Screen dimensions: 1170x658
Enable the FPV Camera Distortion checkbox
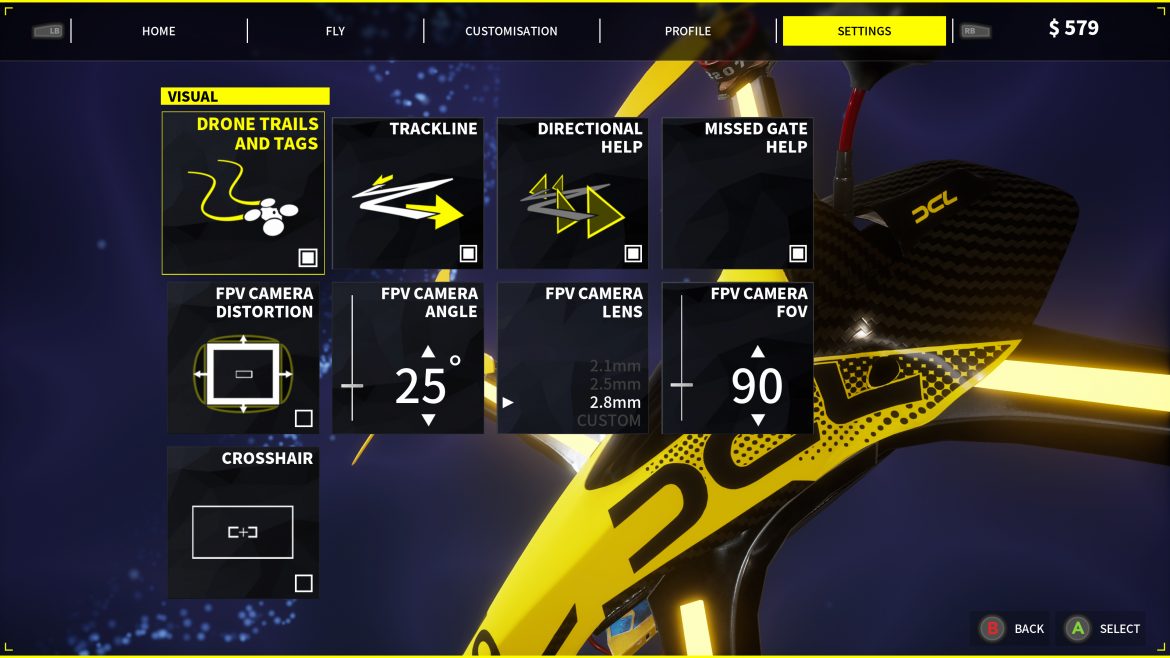[x=304, y=418]
